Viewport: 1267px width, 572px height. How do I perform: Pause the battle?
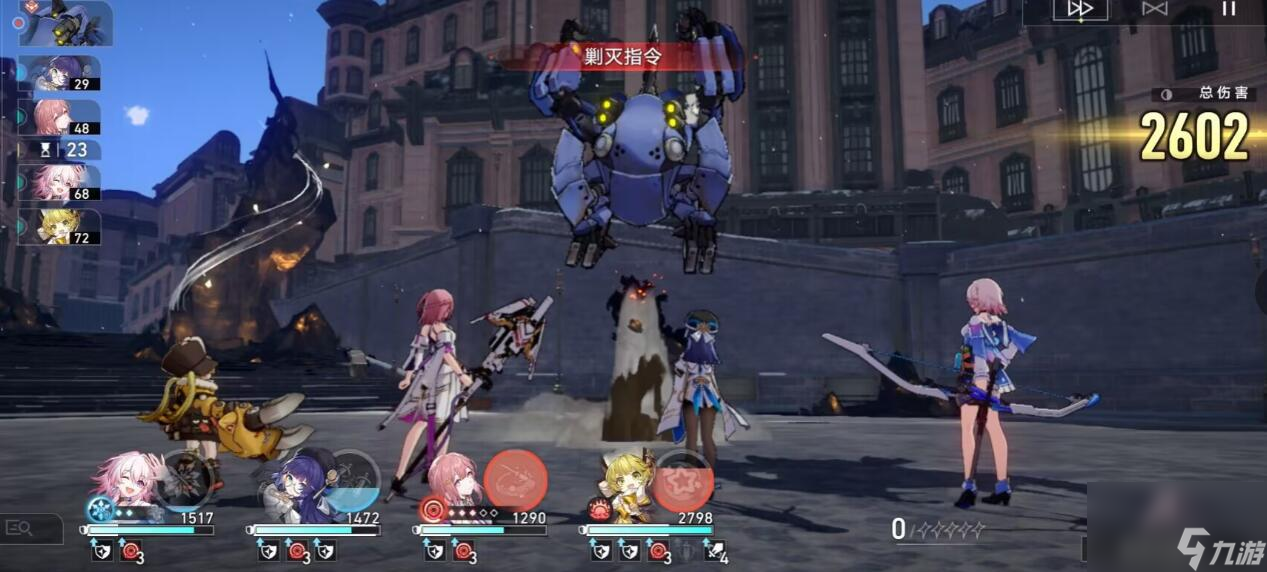1229,9
